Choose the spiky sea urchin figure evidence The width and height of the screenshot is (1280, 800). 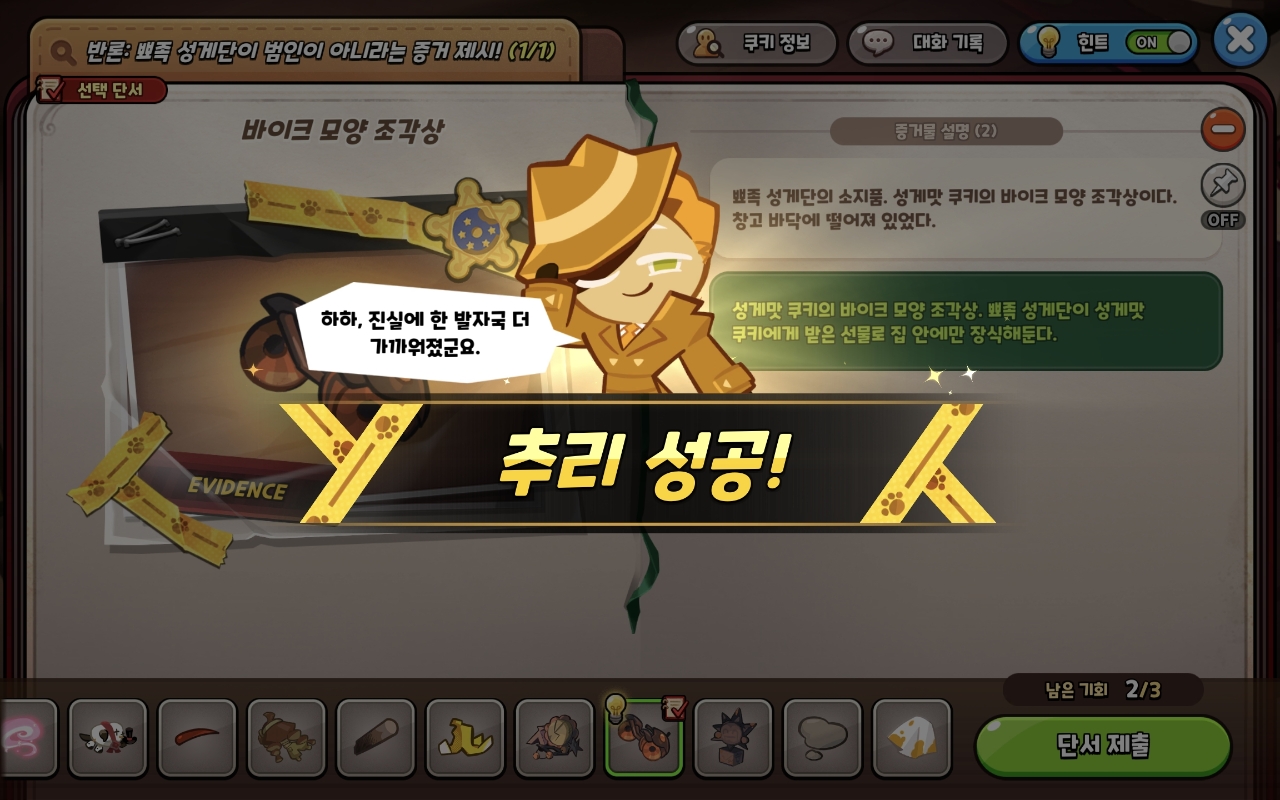733,740
